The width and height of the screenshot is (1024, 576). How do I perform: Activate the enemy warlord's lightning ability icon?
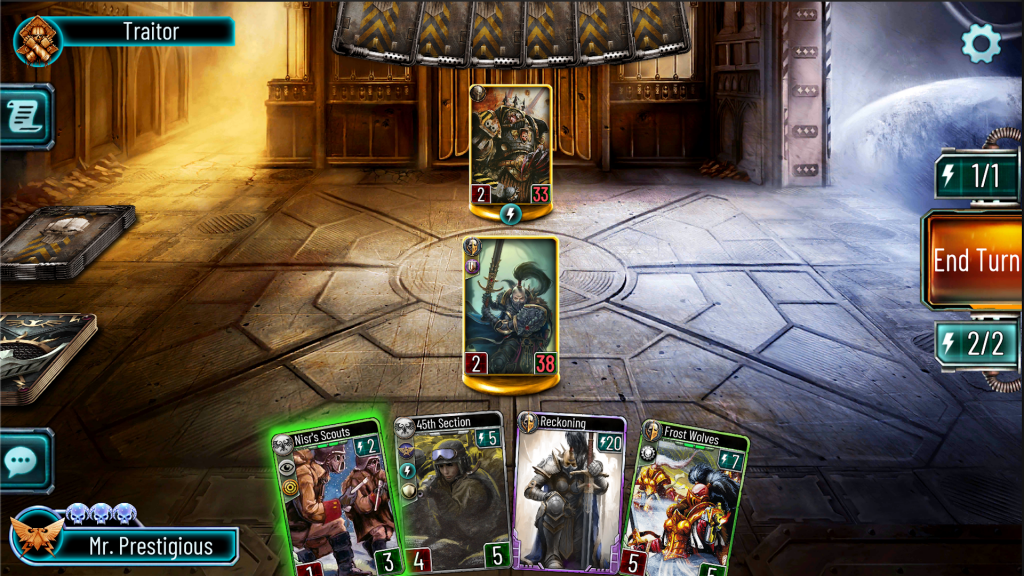point(511,214)
